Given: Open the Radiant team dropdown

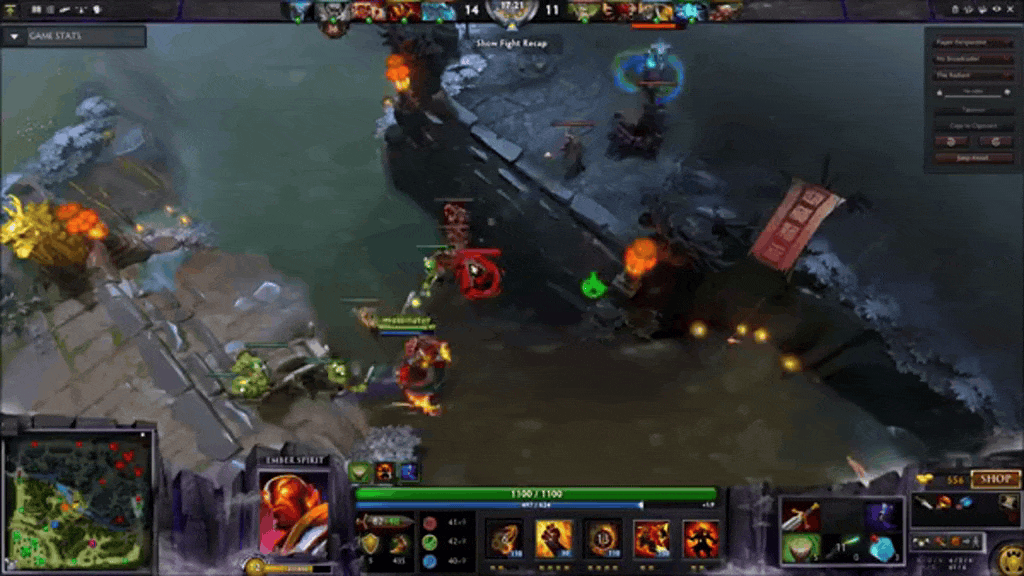Looking at the screenshot, I should [x=973, y=75].
